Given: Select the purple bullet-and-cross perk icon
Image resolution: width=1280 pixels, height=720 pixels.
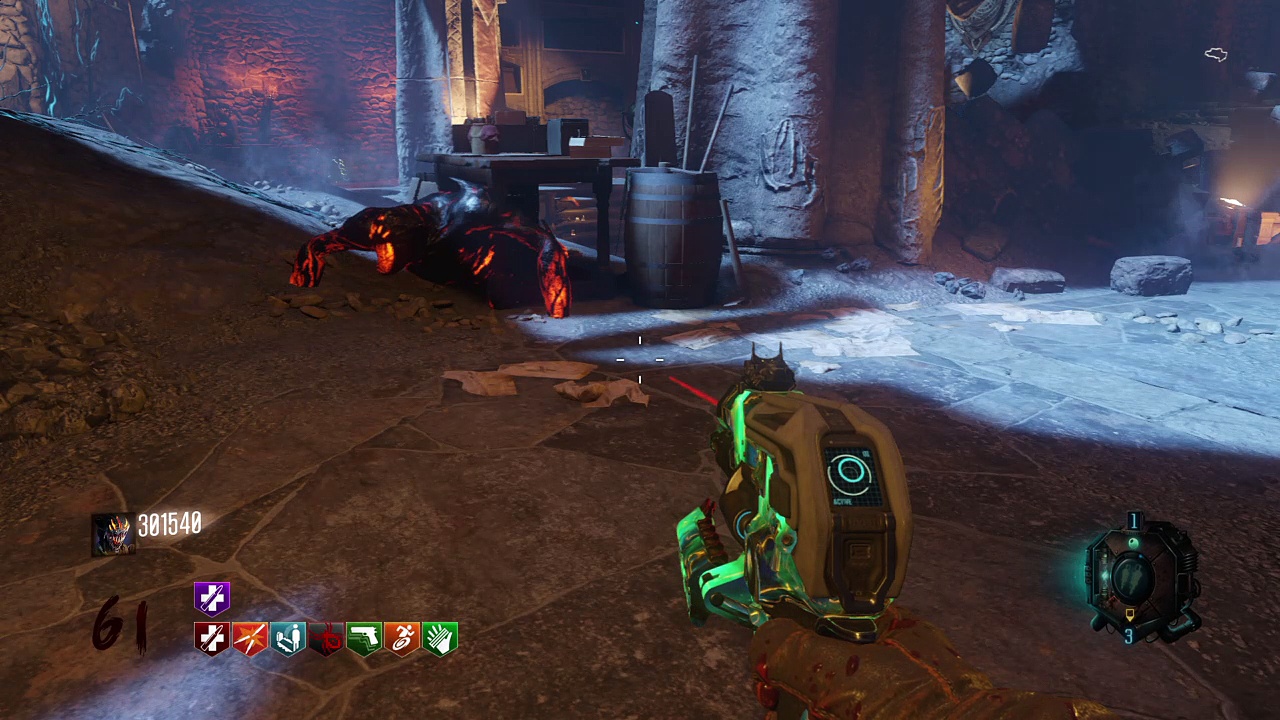Looking at the screenshot, I should [x=212, y=598].
